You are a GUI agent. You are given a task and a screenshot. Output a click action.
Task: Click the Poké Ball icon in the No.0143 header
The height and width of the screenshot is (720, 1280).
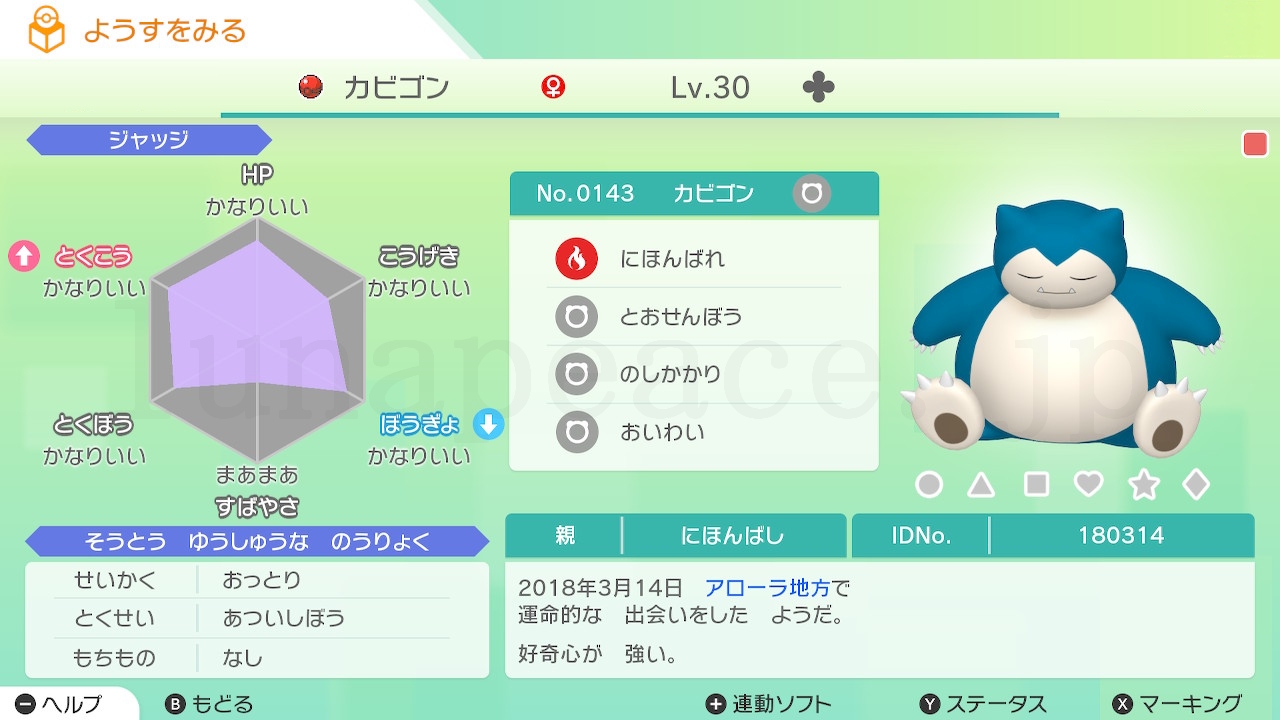(x=810, y=193)
